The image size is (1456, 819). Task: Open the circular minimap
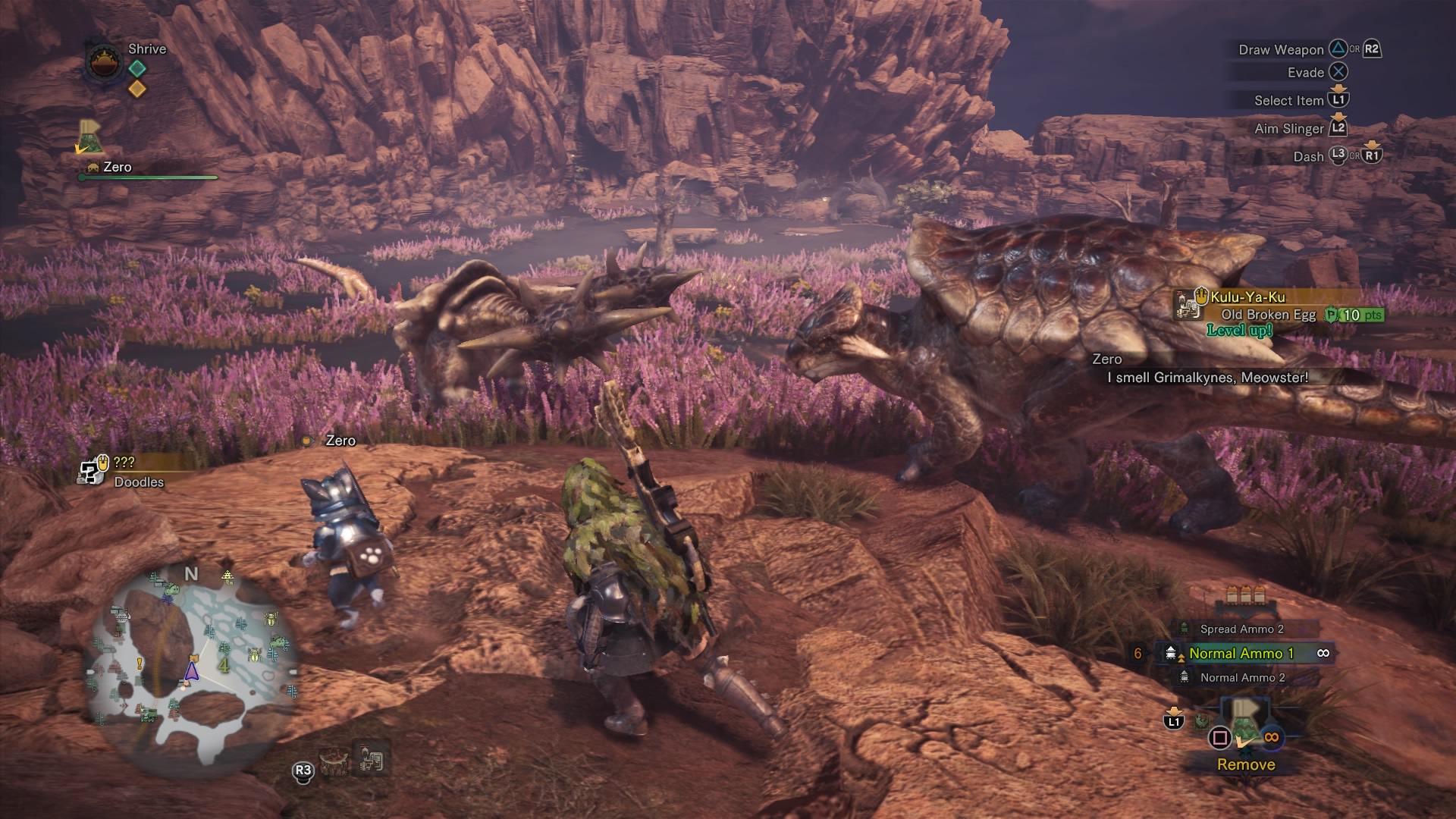point(193,666)
